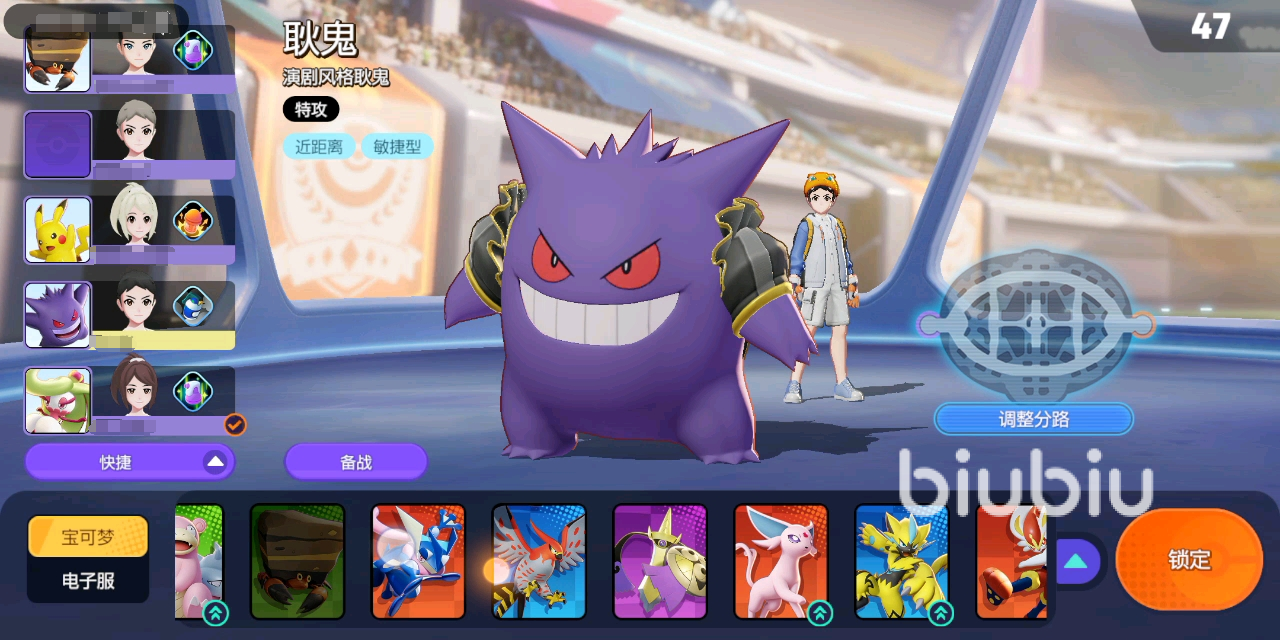Switch to the 宝可梦 tab
This screenshot has width=1280, height=640.
[x=88, y=537]
